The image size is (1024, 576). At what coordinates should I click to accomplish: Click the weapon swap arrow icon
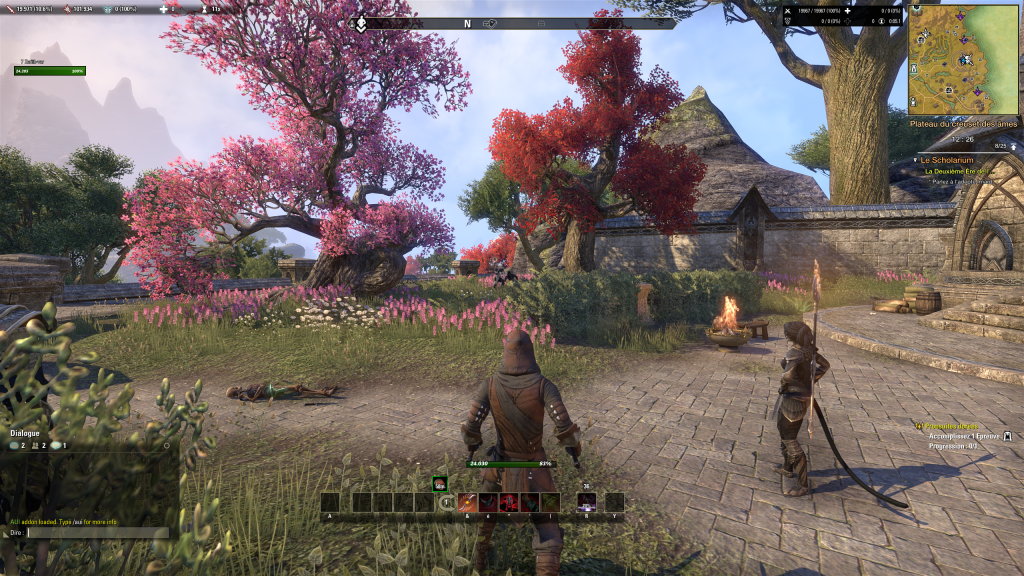tap(447, 502)
